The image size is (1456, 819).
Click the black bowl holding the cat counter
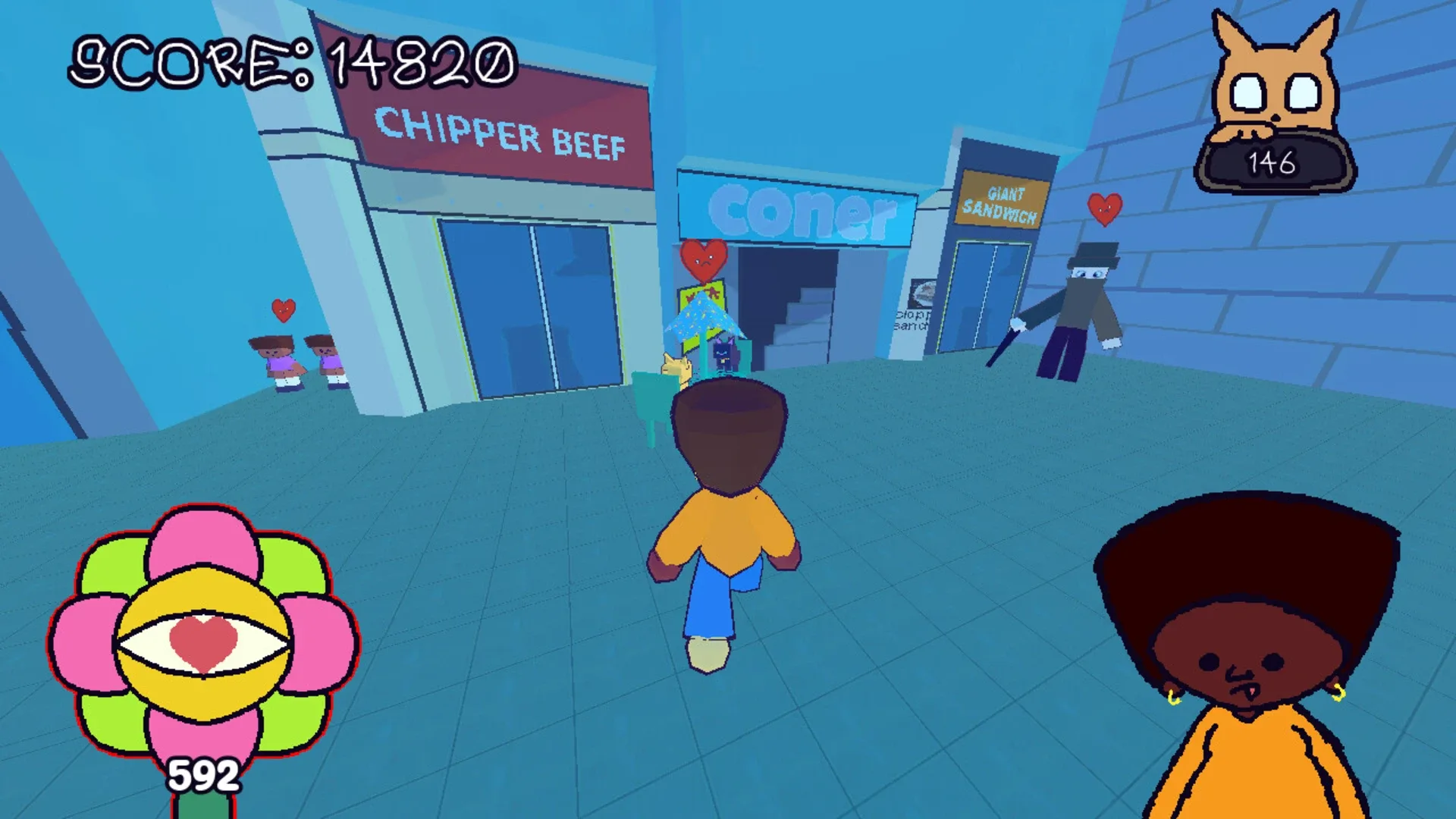[x=1274, y=159]
